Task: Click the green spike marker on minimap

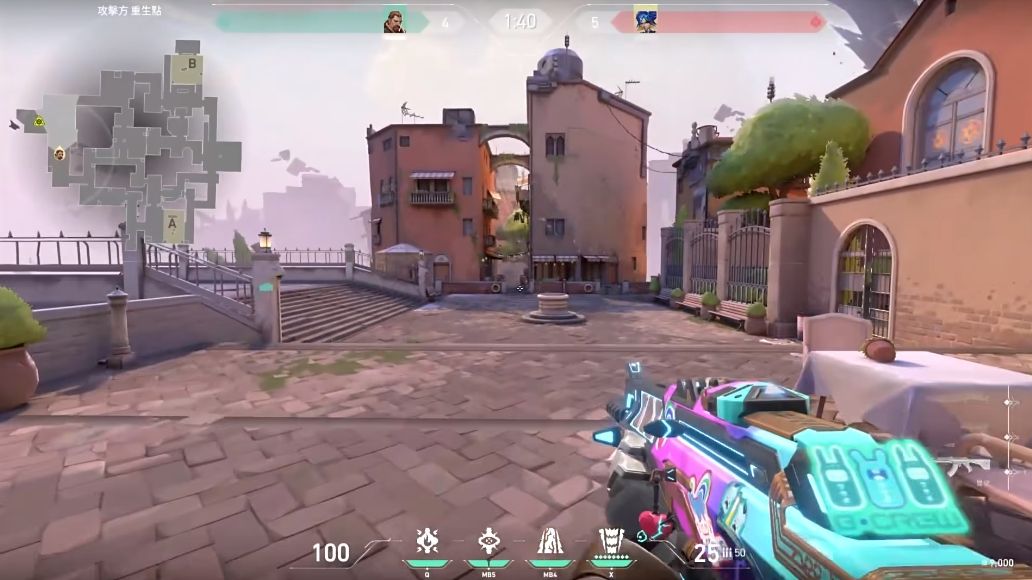Action: tap(38, 122)
